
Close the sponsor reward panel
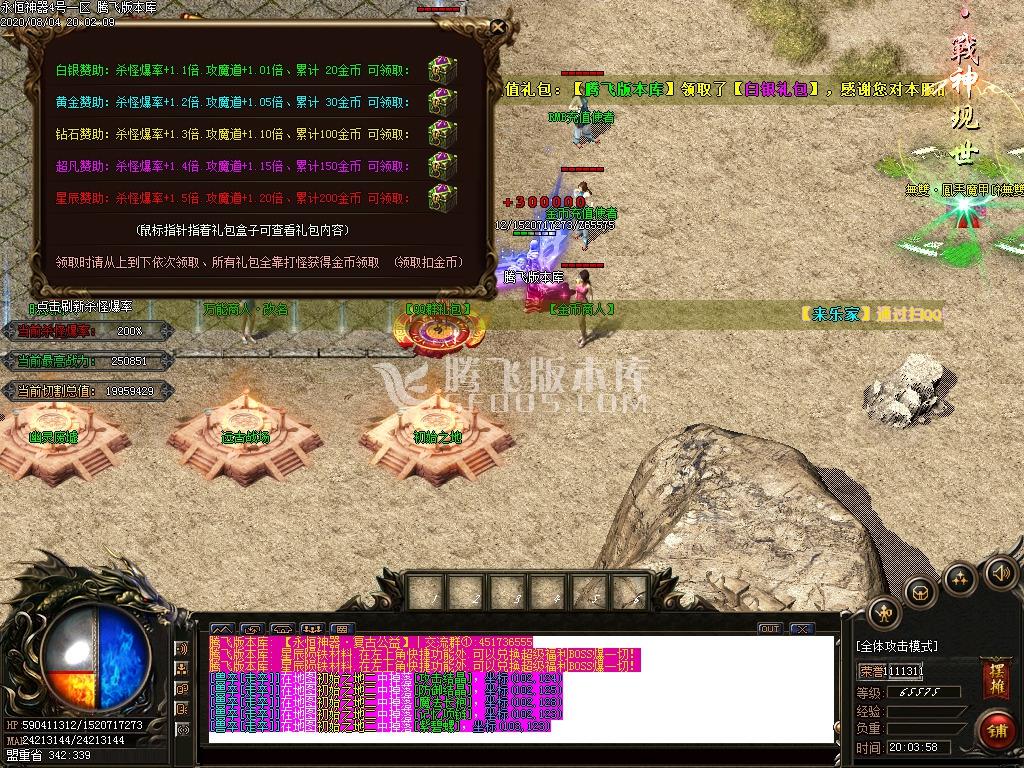[498, 28]
